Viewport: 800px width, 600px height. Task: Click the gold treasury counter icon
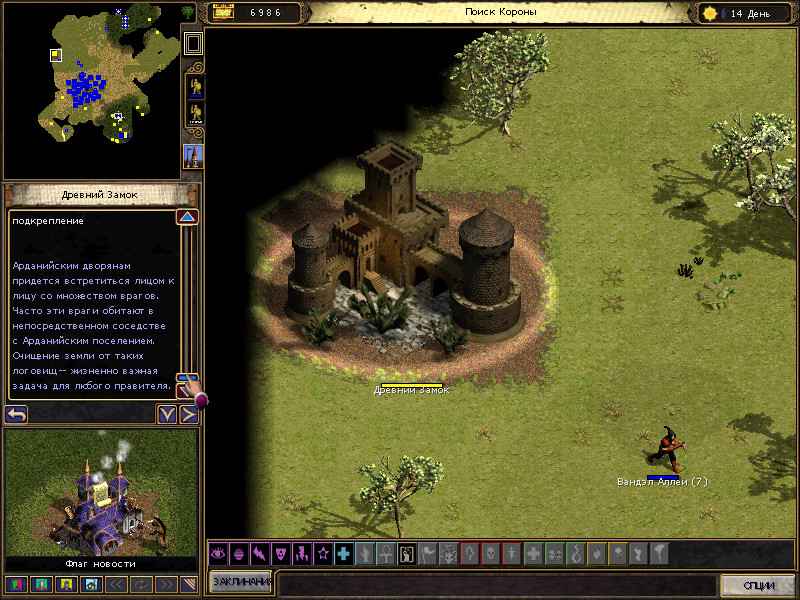(x=222, y=13)
